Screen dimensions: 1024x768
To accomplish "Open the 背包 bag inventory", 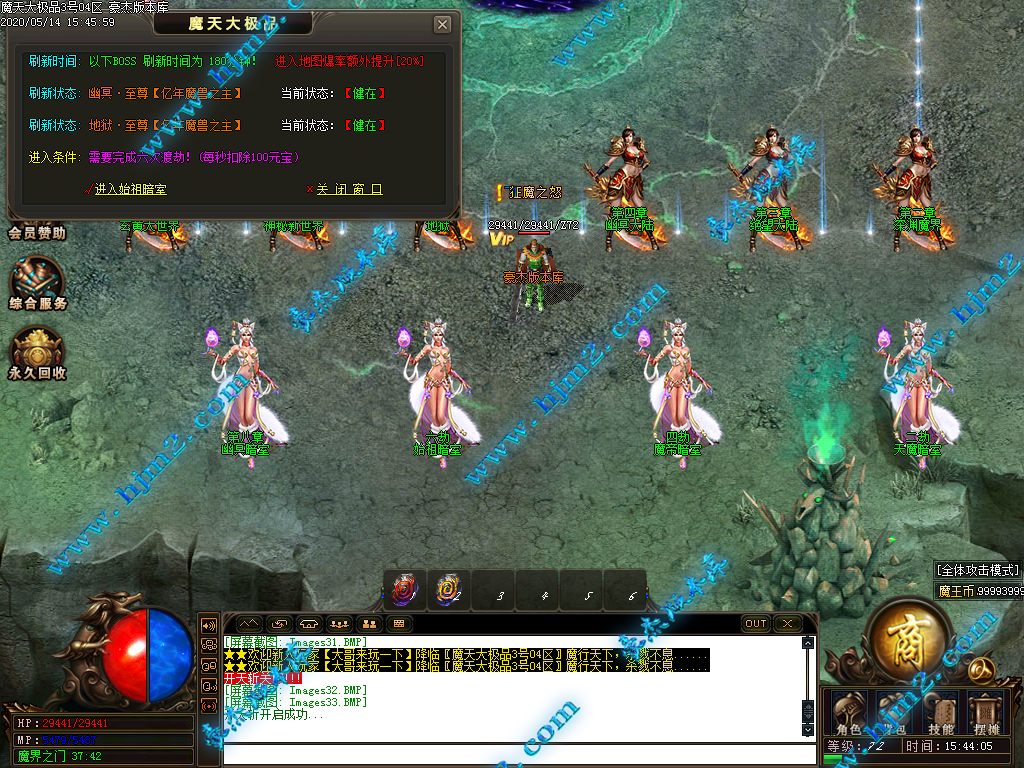I will tap(894, 713).
